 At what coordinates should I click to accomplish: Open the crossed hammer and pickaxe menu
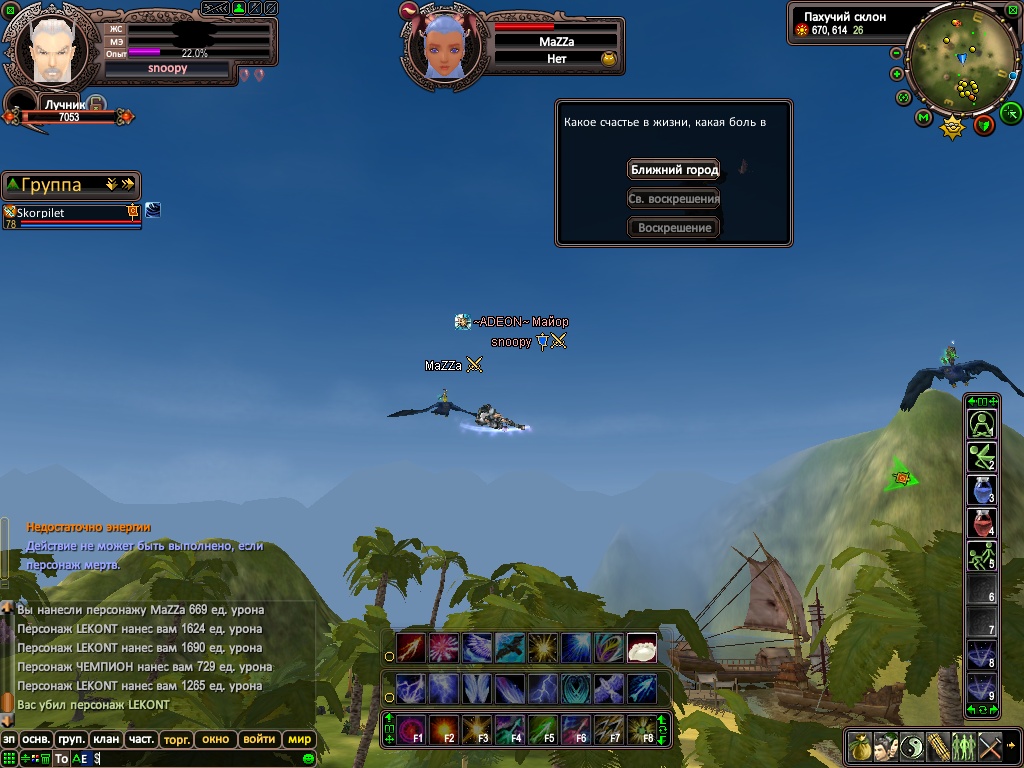tap(990, 746)
